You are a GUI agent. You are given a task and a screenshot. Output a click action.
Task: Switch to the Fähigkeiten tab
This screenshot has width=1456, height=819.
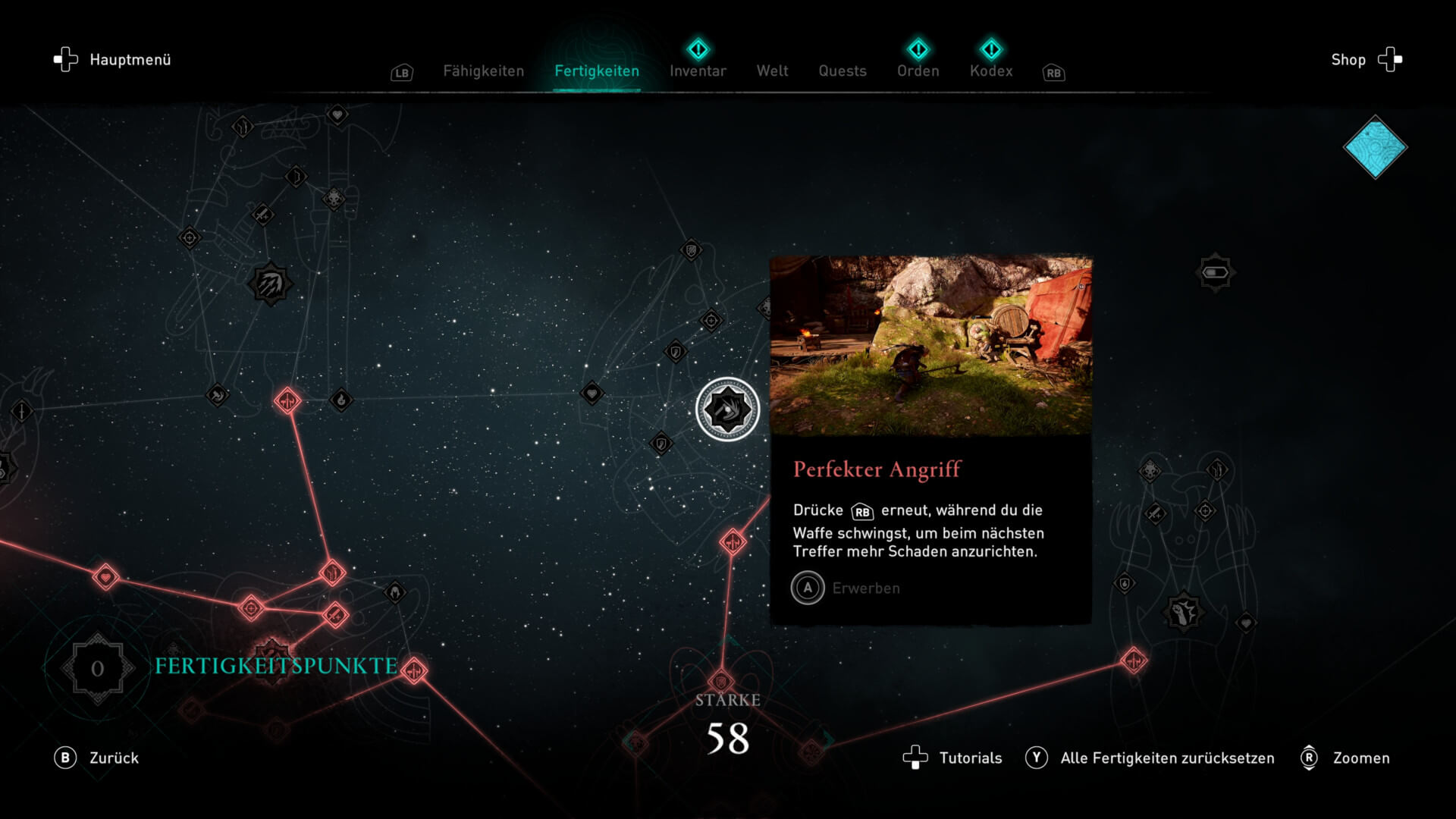coord(483,71)
